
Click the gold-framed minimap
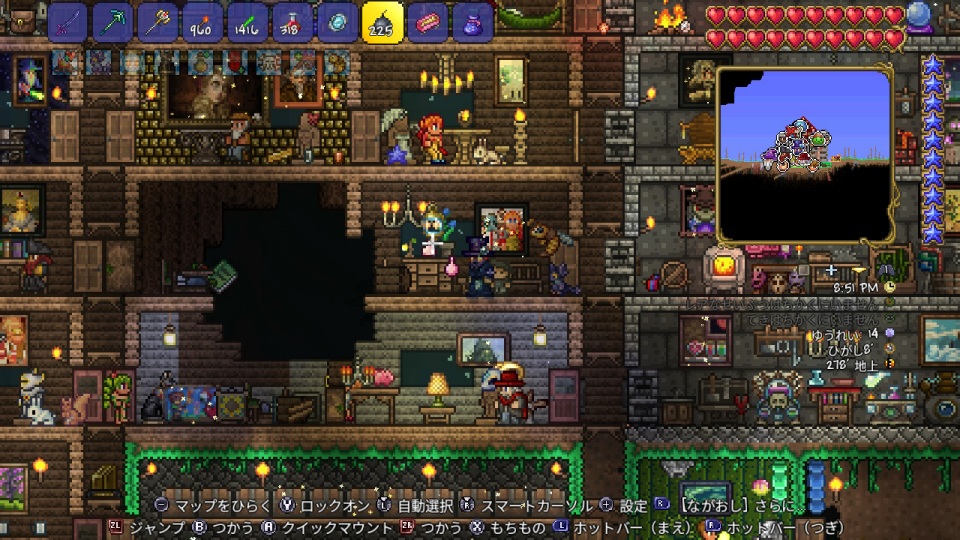805,155
